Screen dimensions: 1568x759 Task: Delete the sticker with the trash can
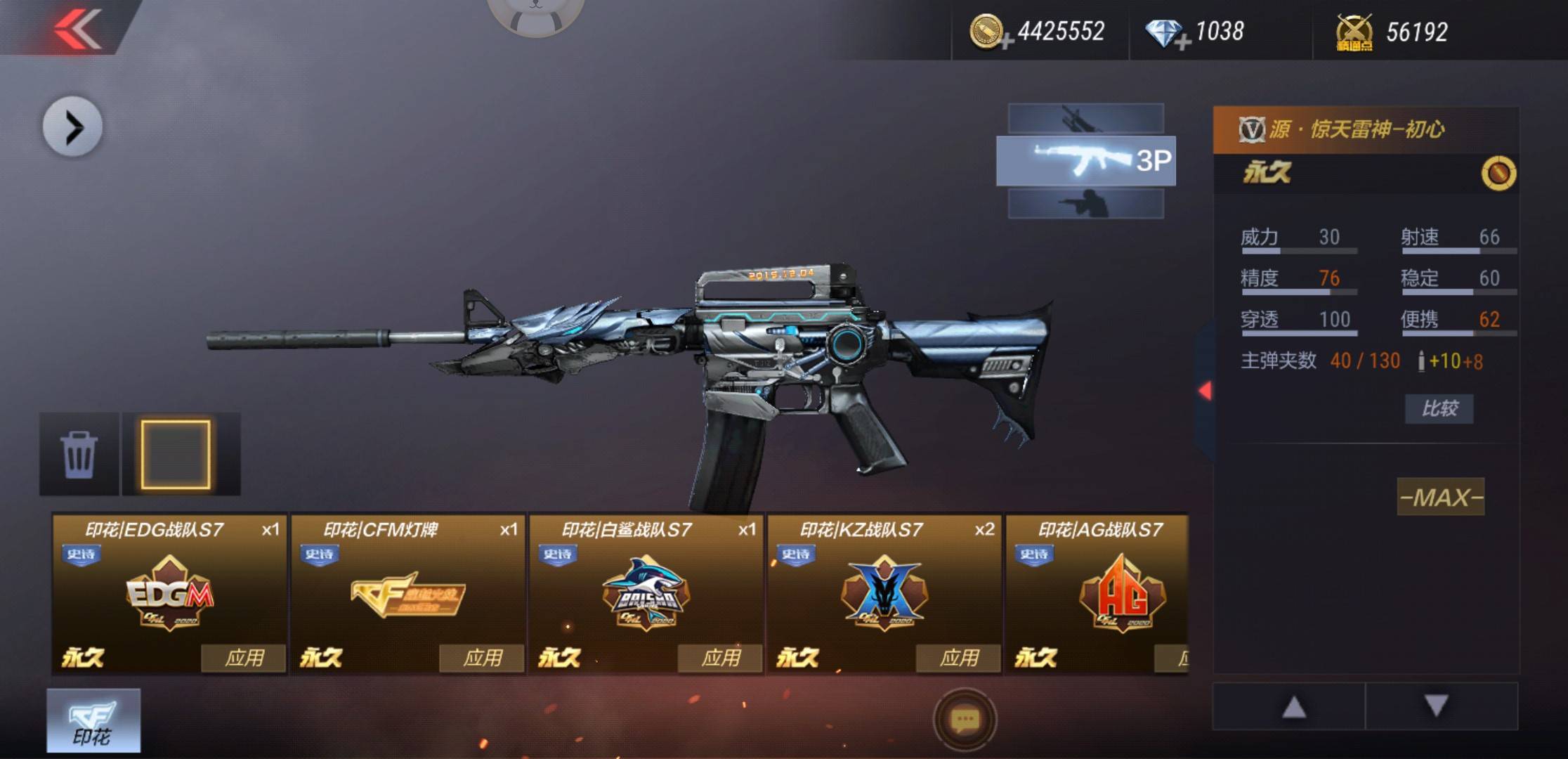pos(79,455)
